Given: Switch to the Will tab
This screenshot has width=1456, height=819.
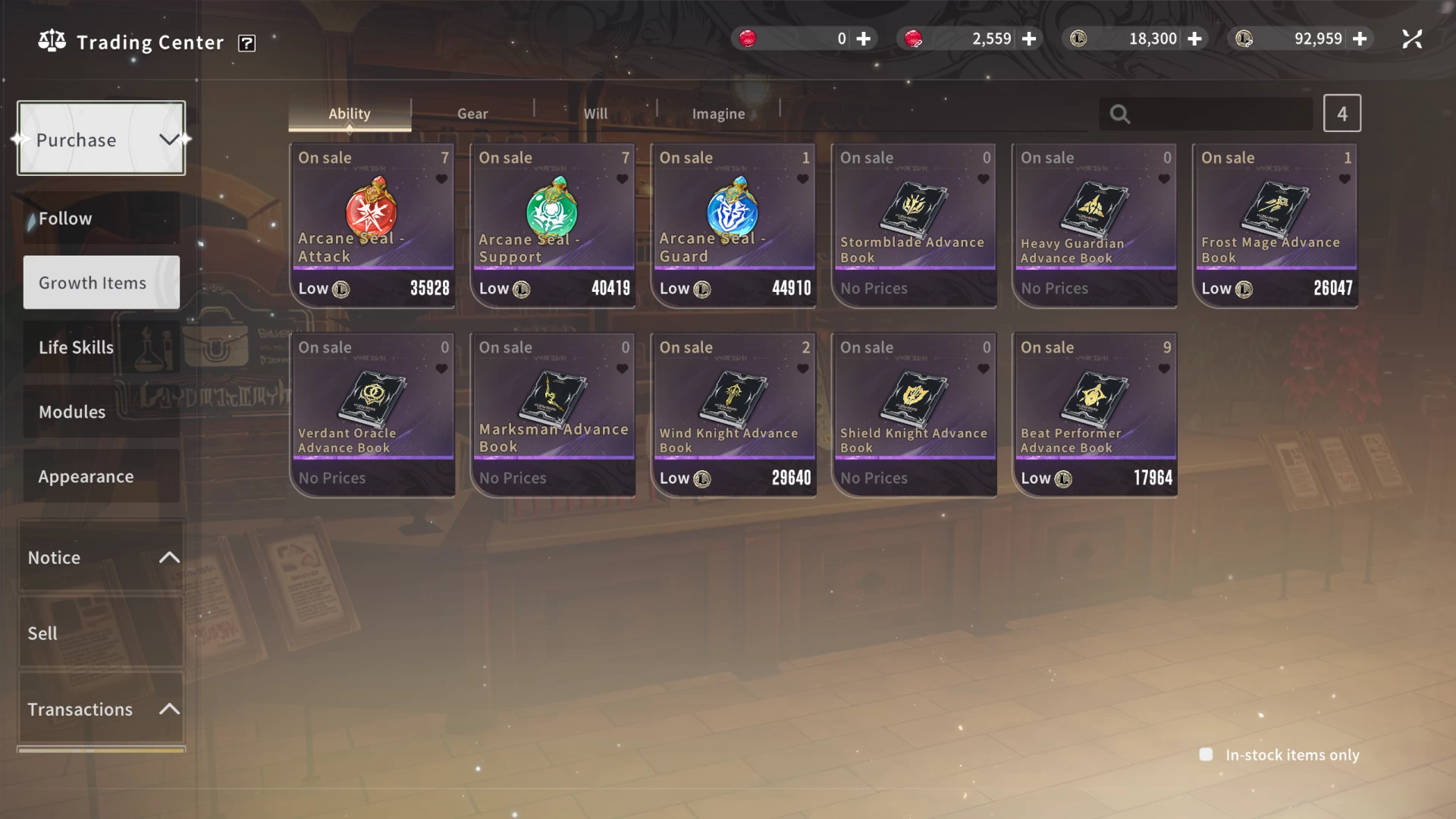Looking at the screenshot, I should tap(595, 114).
